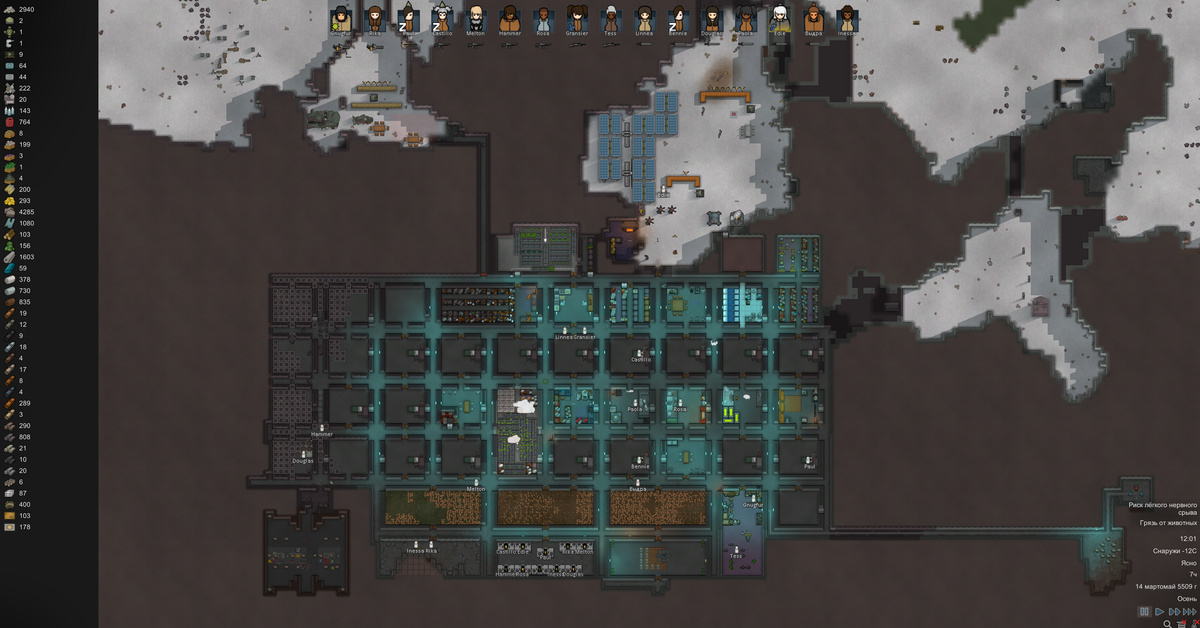Pause the game with the pause button
This screenshot has height=628, width=1200.
click(1144, 611)
